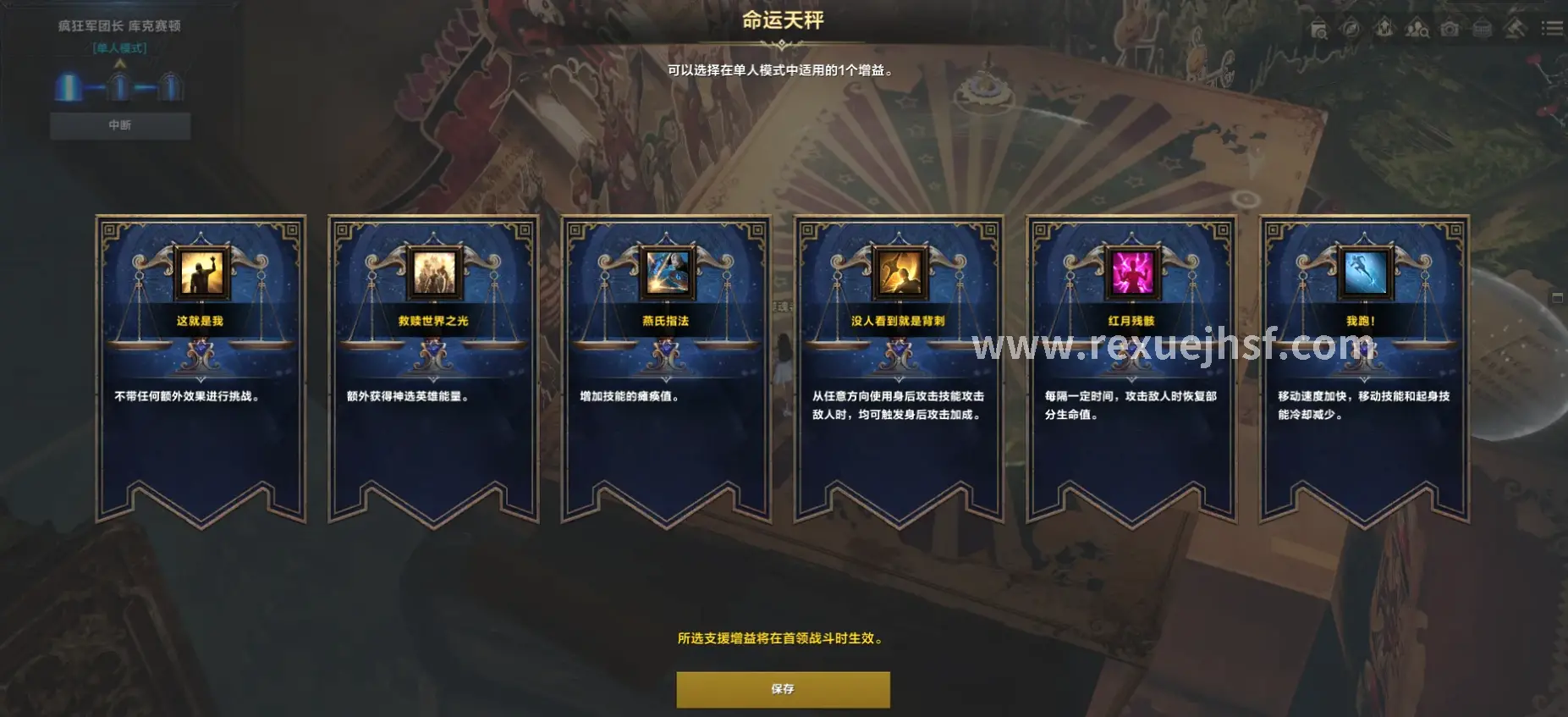Open the dungeon search icon at top right
Viewport: 1568px width, 717px height.
coord(1319,28)
